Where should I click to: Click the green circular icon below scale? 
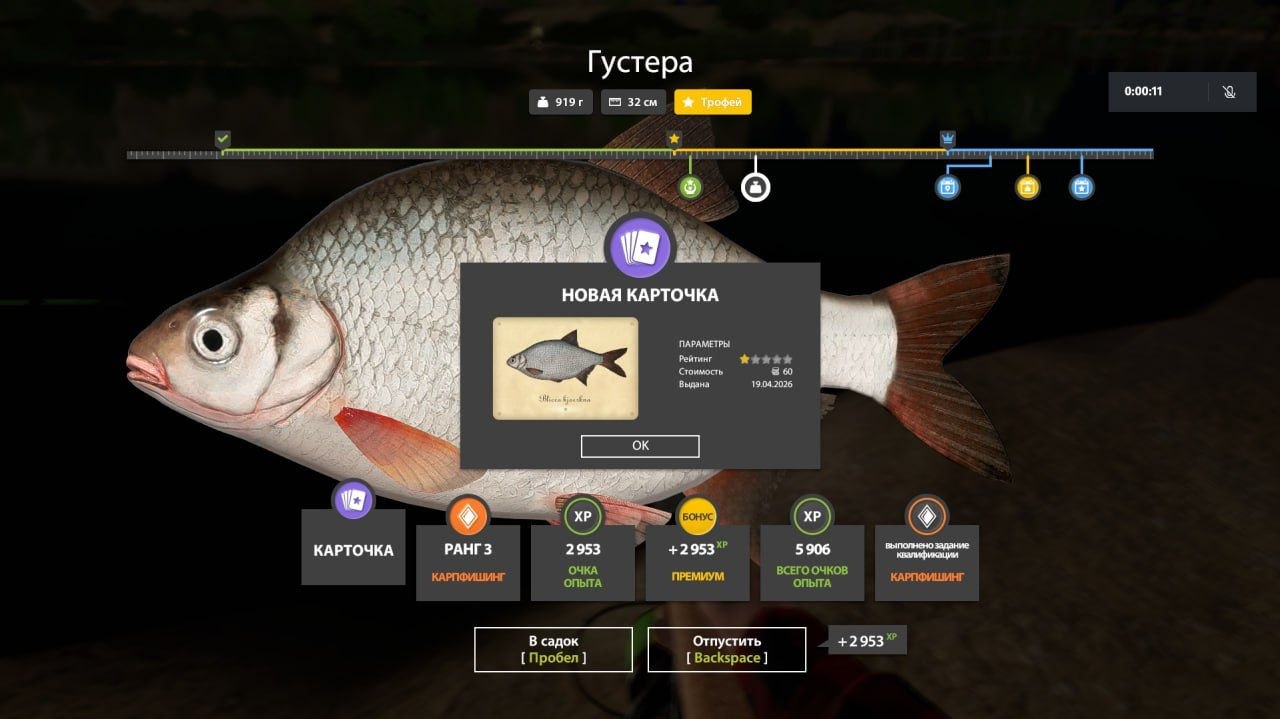tap(690, 187)
